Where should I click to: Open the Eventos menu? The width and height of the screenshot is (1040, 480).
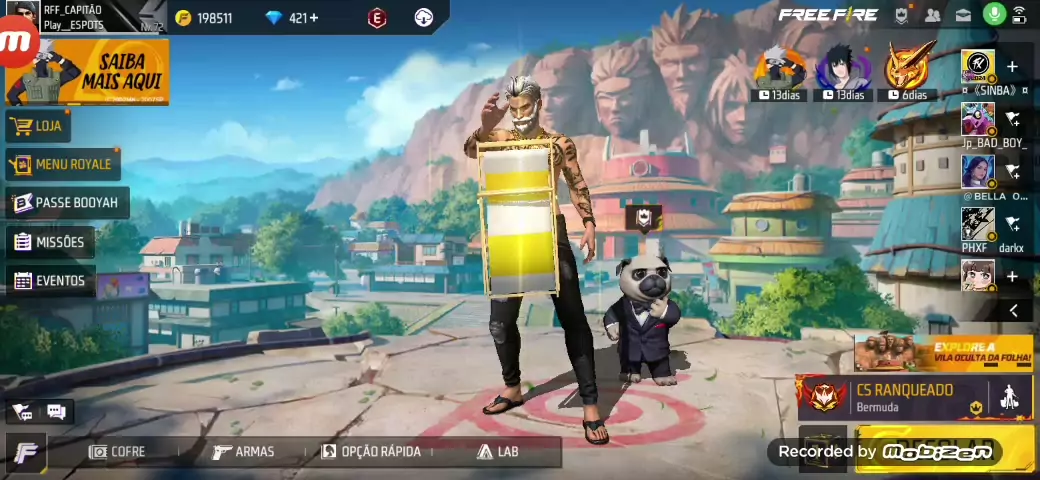pos(50,281)
